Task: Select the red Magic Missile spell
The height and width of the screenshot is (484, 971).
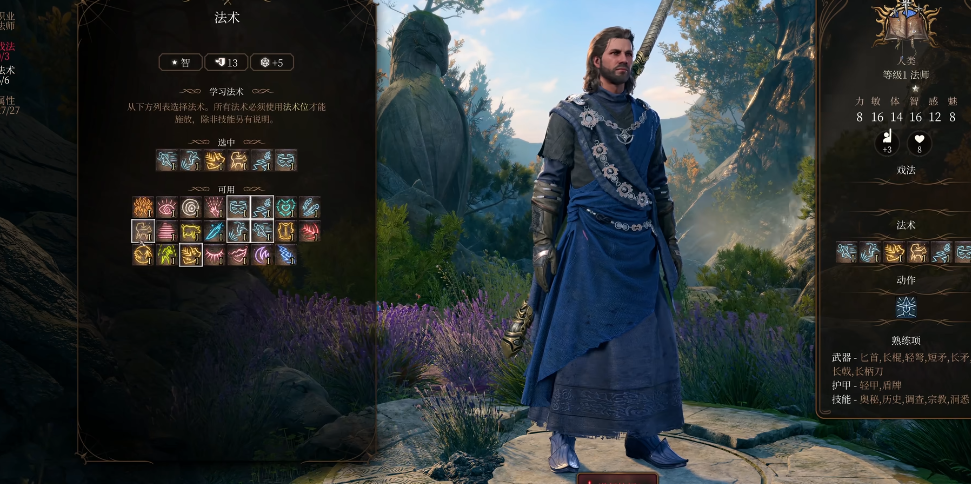Action: pyautogui.click(x=310, y=231)
